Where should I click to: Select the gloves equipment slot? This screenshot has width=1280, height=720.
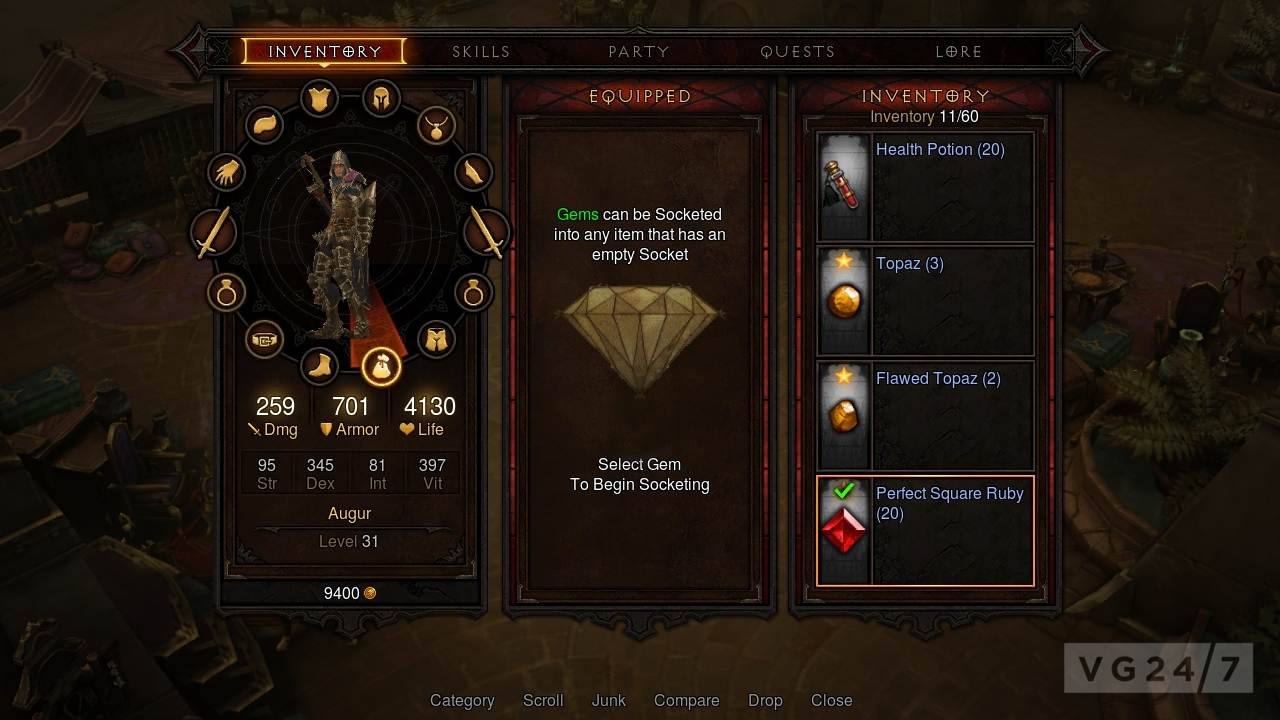tap(227, 172)
